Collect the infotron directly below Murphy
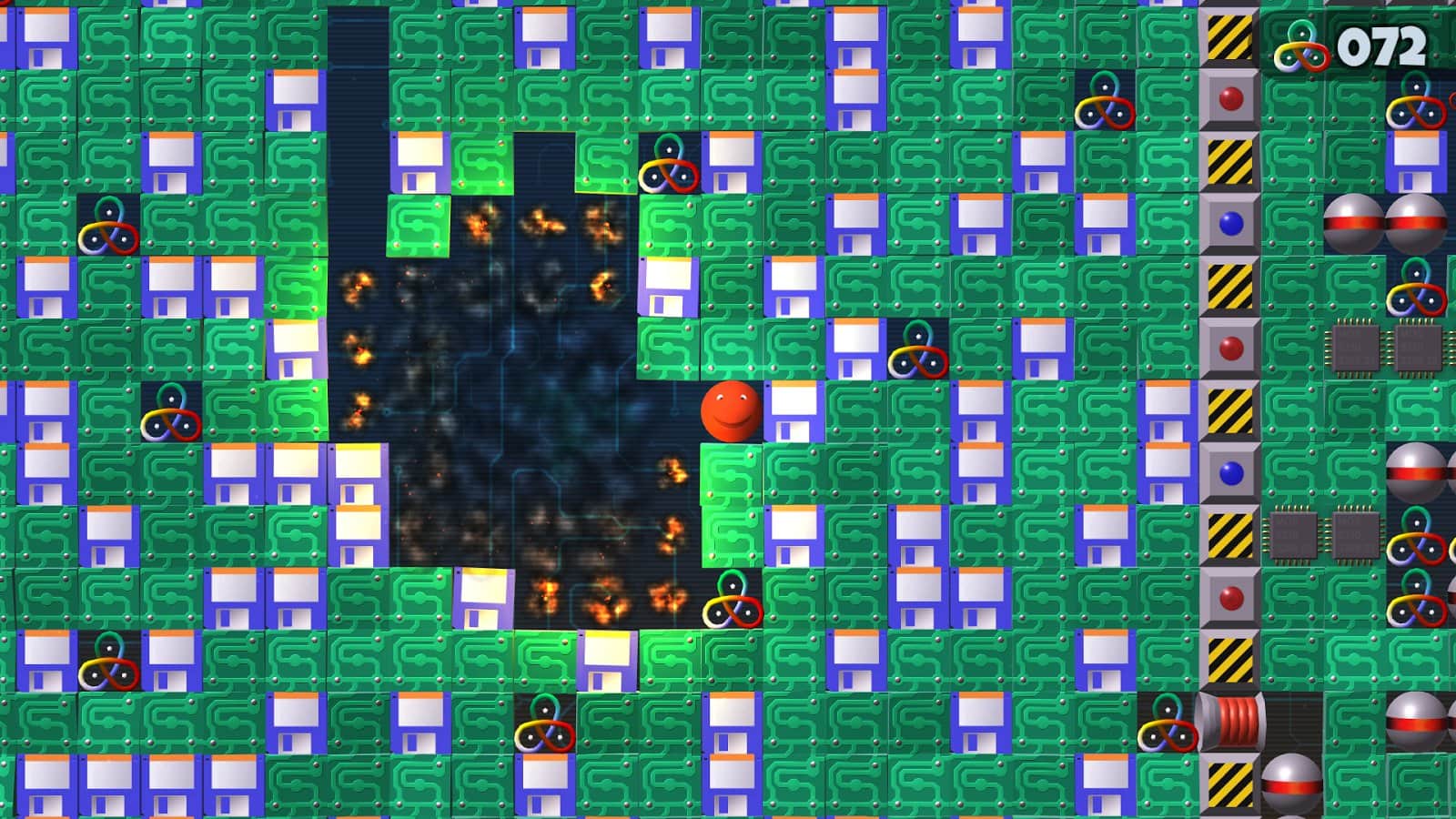Viewport: 1456px width, 819px height. 733,601
